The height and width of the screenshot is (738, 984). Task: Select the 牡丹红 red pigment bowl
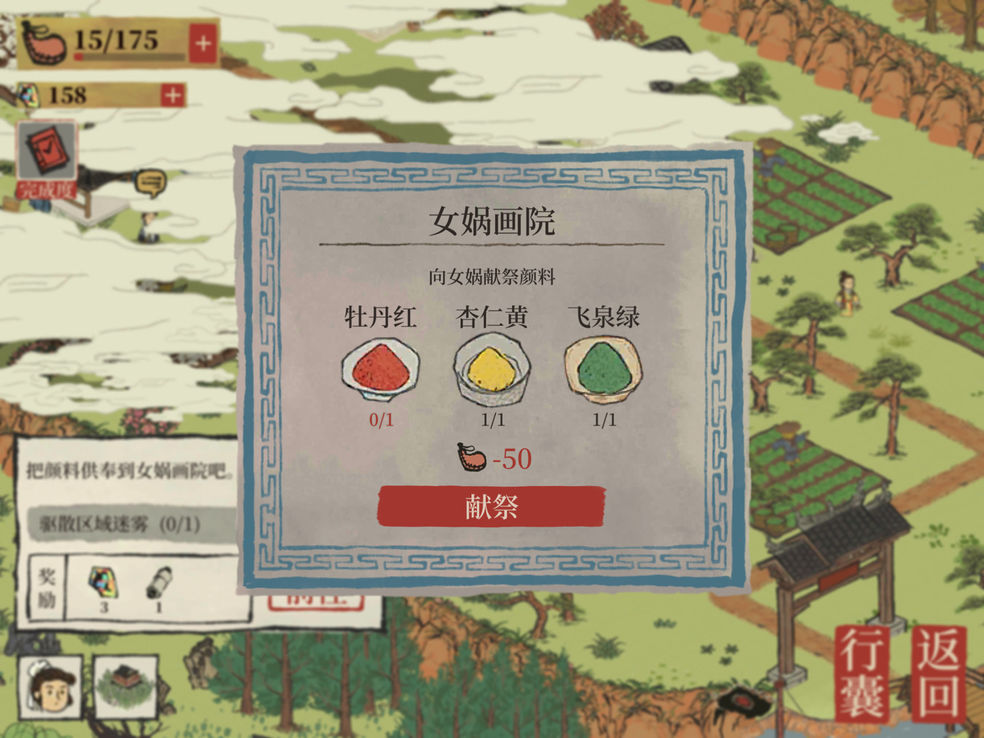[380, 367]
